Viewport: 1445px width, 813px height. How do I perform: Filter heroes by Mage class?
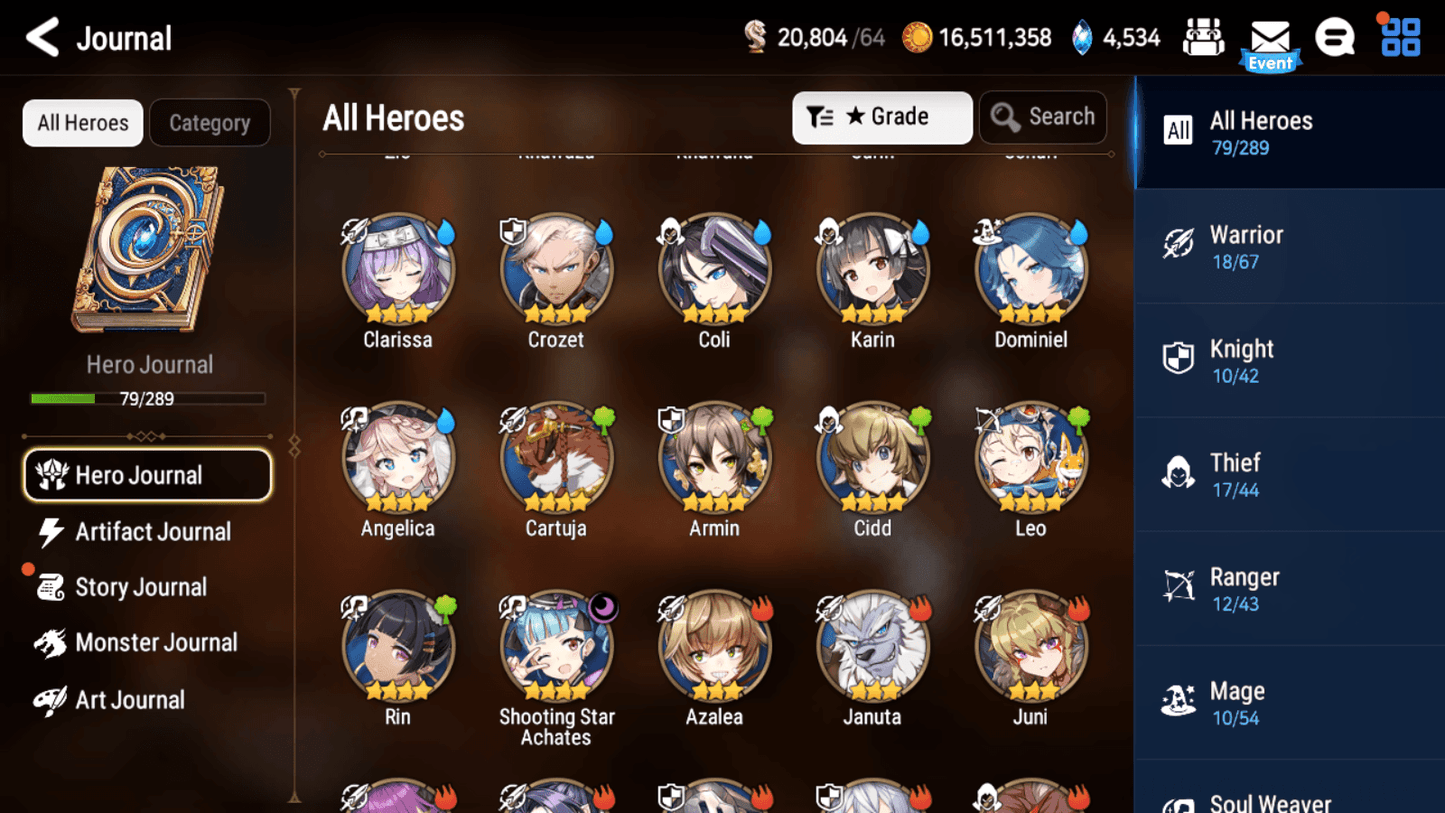click(x=1289, y=701)
